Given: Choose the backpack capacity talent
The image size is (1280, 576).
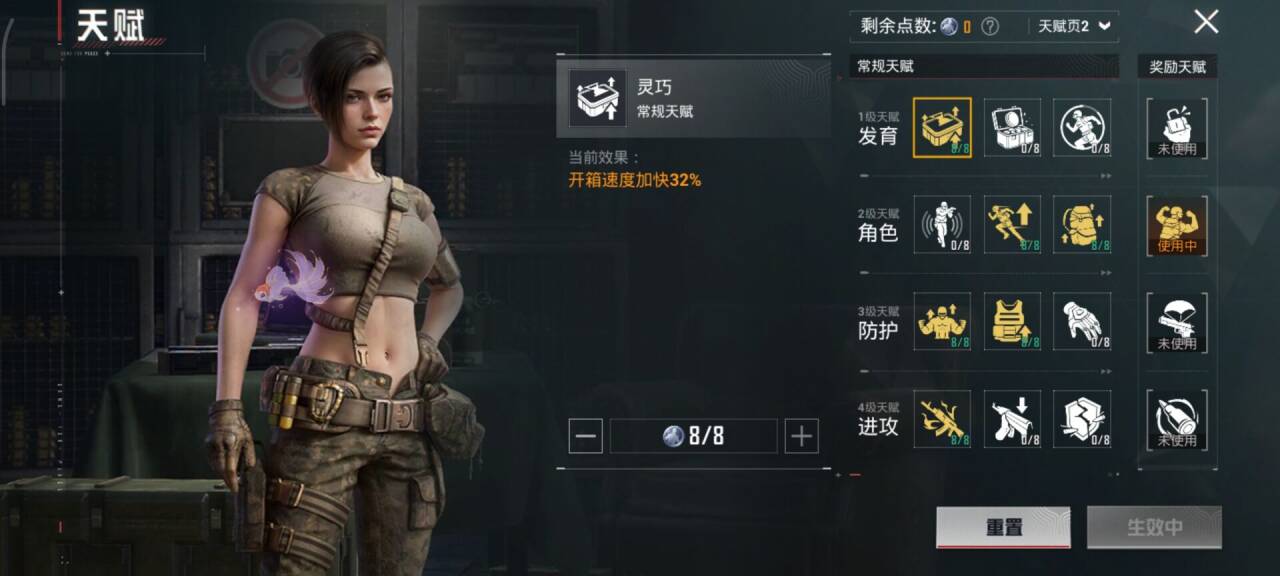Looking at the screenshot, I should (x=1082, y=224).
